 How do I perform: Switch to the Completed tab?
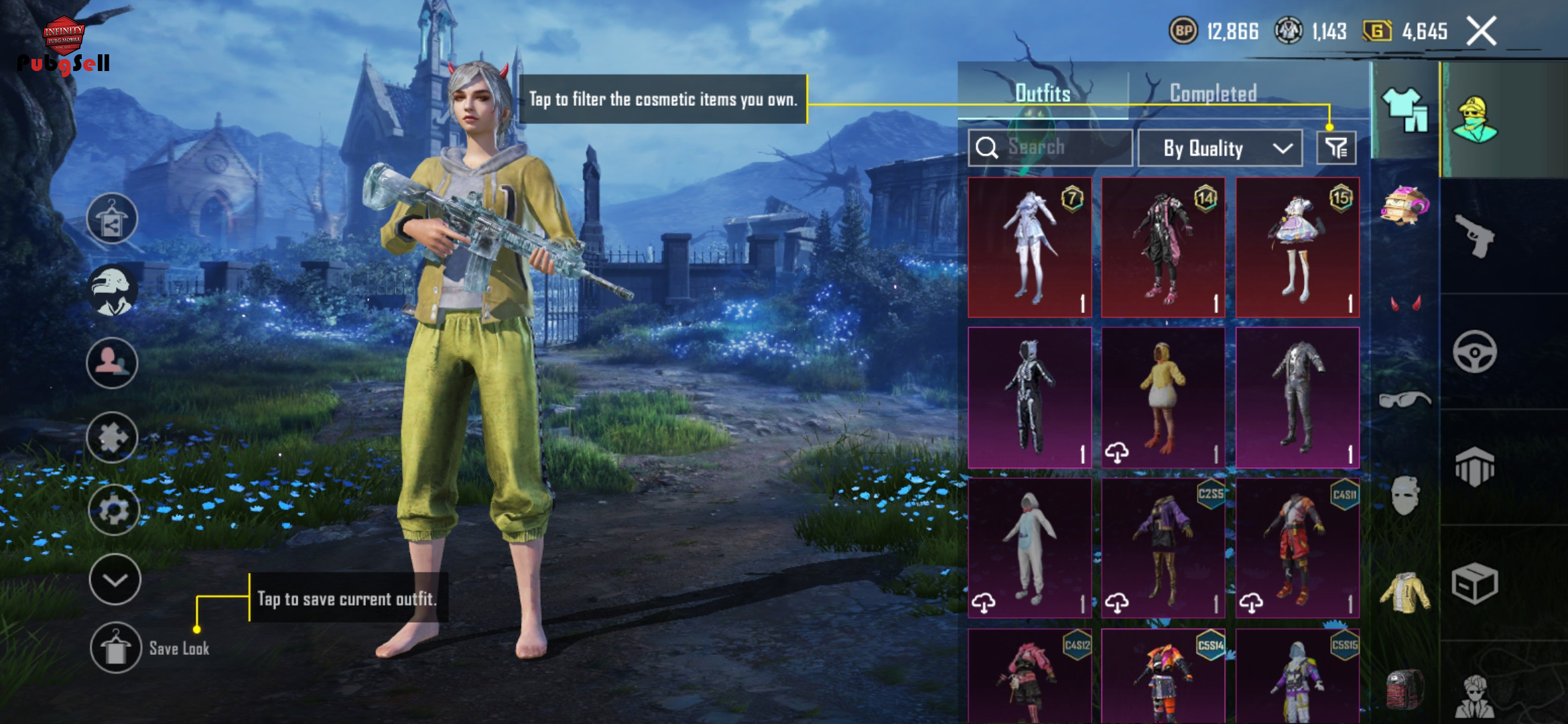click(x=1213, y=93)
